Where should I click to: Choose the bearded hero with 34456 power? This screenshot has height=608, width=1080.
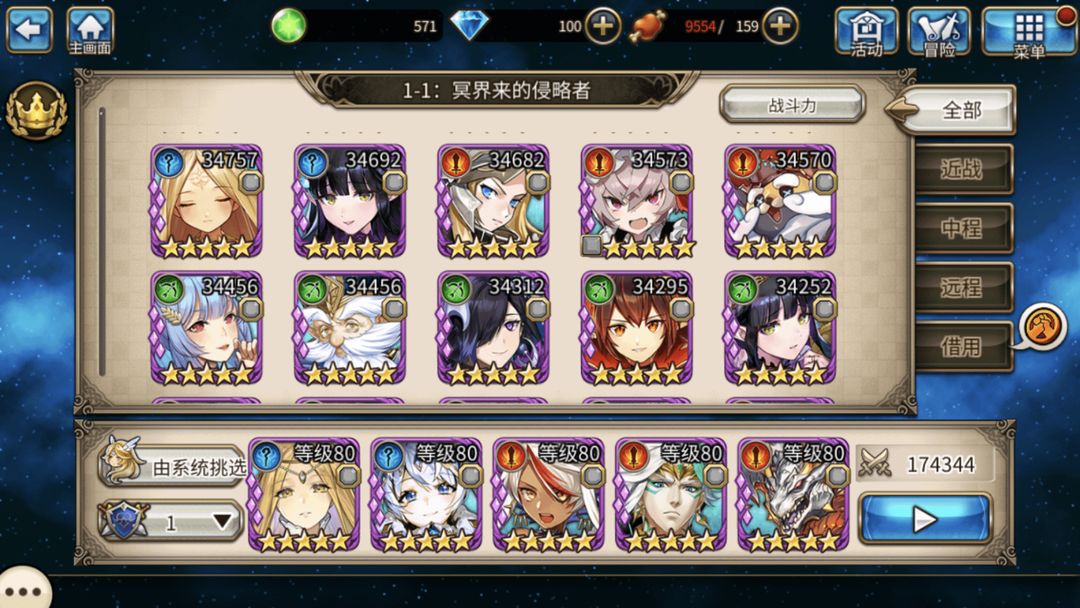pyautogui.click(x=349, y=328)
